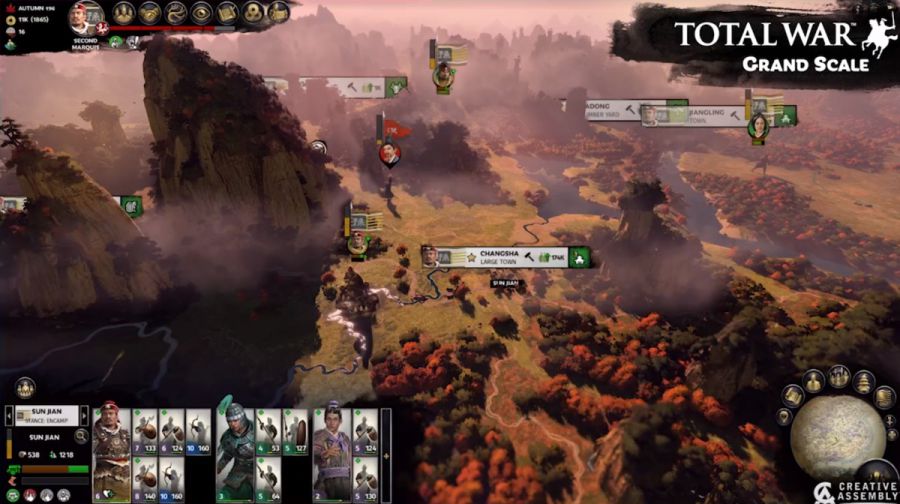Select the green-armored general's portrait card
The image size is (900, 504).
[235, 452]
